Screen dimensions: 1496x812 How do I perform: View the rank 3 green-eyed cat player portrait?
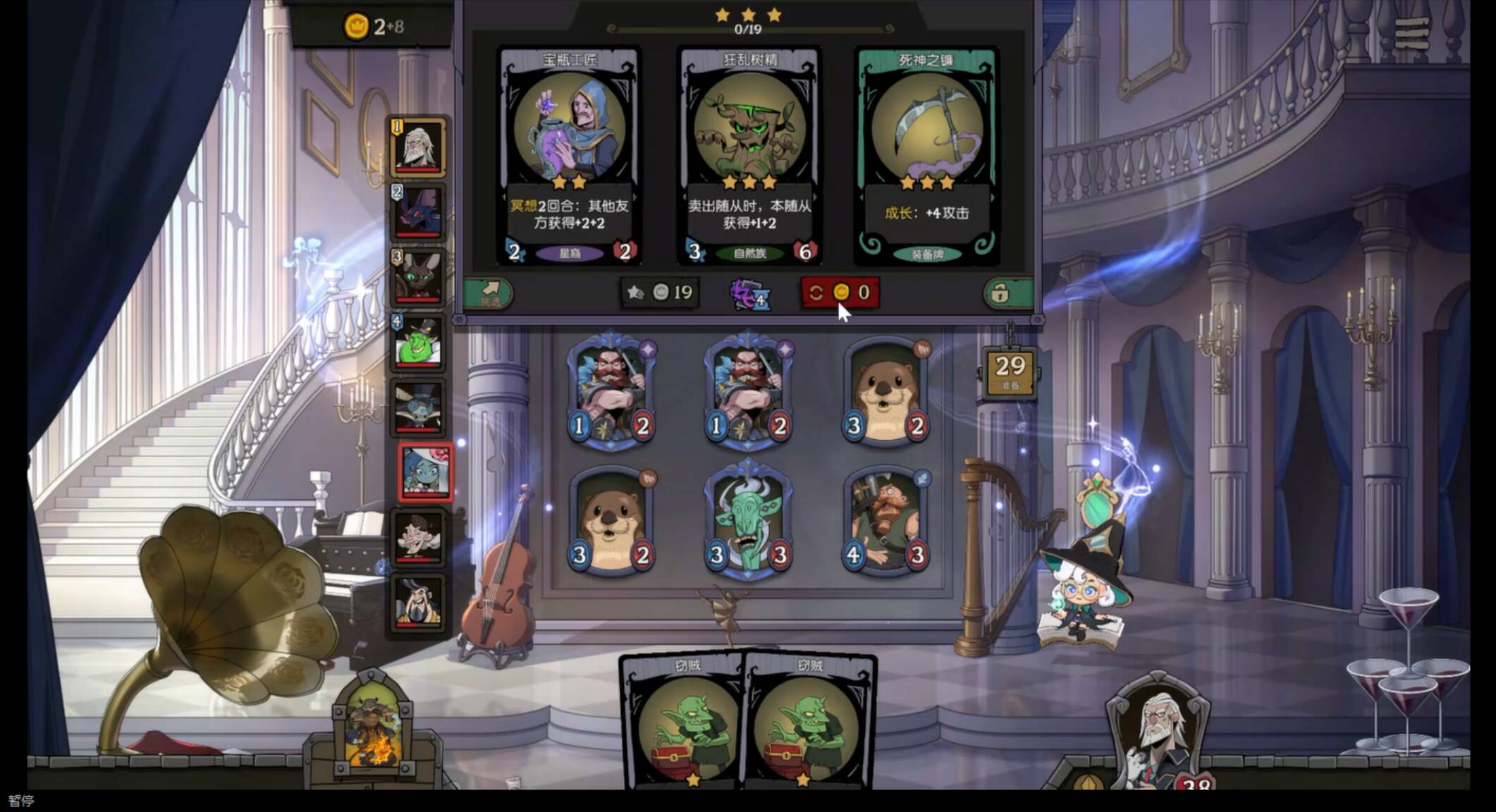tap(419, 278)
